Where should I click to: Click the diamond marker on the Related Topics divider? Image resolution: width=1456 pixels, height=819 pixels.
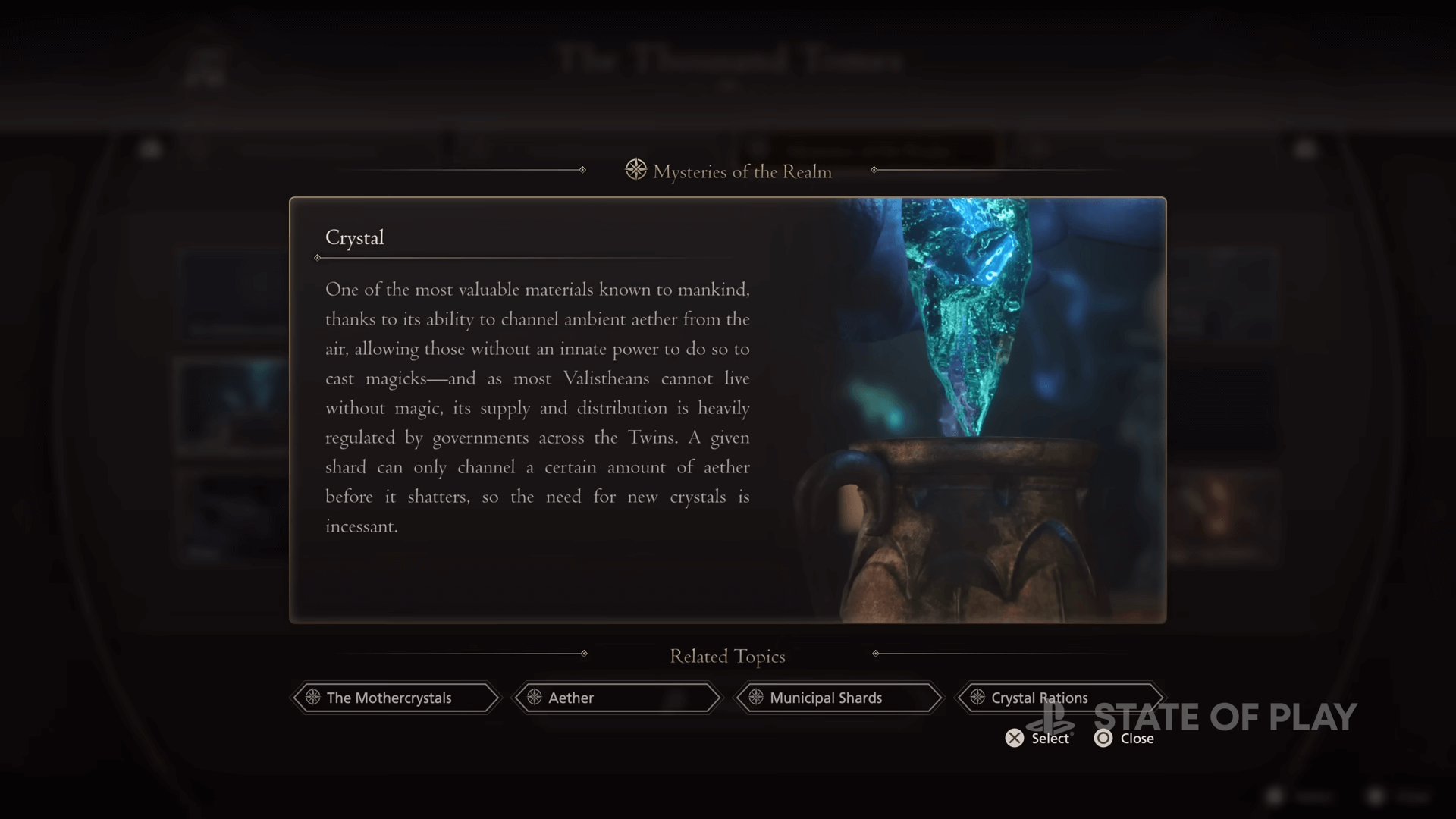pos(584,652)
